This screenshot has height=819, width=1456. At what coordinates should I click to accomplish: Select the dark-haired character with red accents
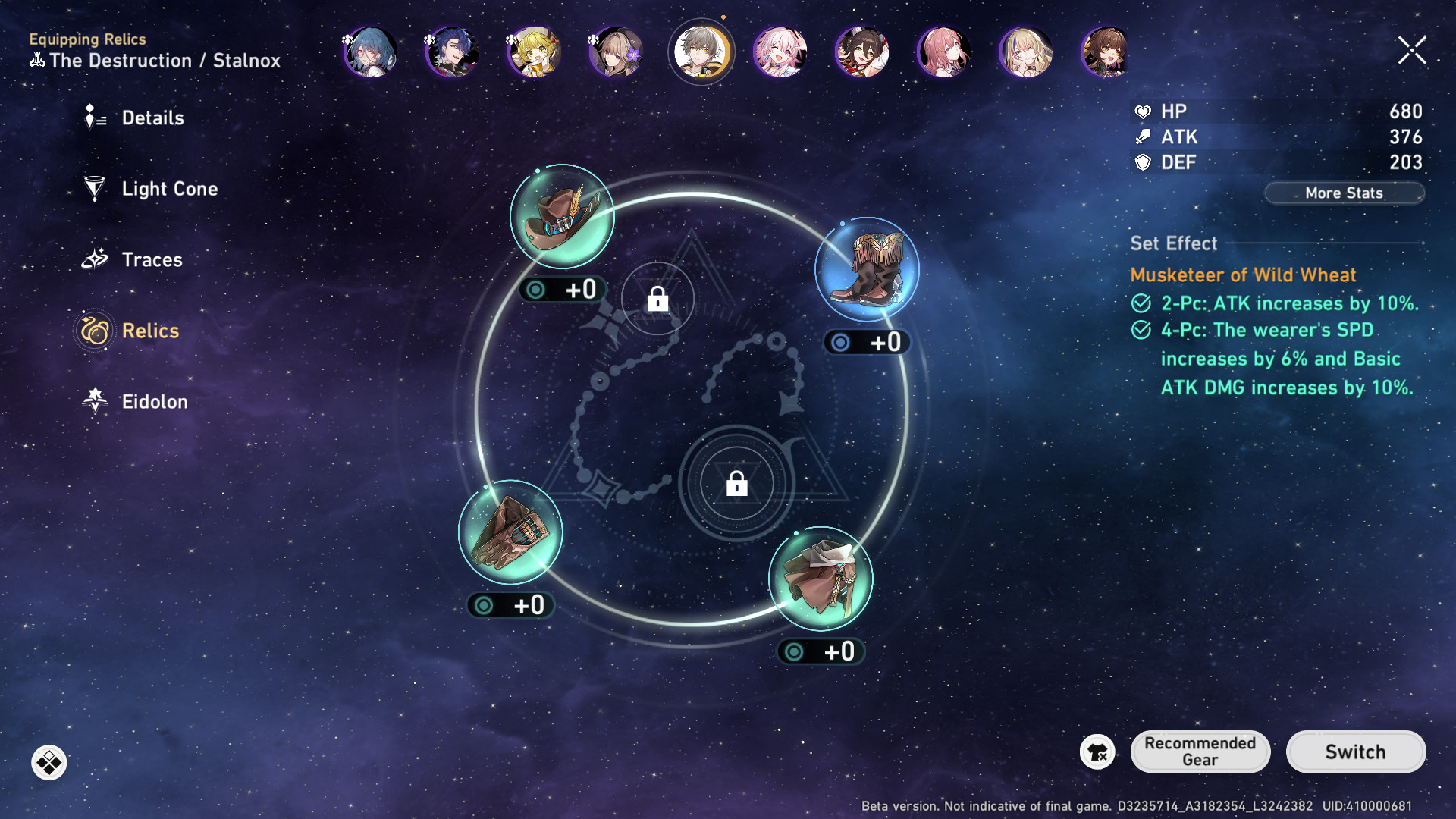coord(861,52)
